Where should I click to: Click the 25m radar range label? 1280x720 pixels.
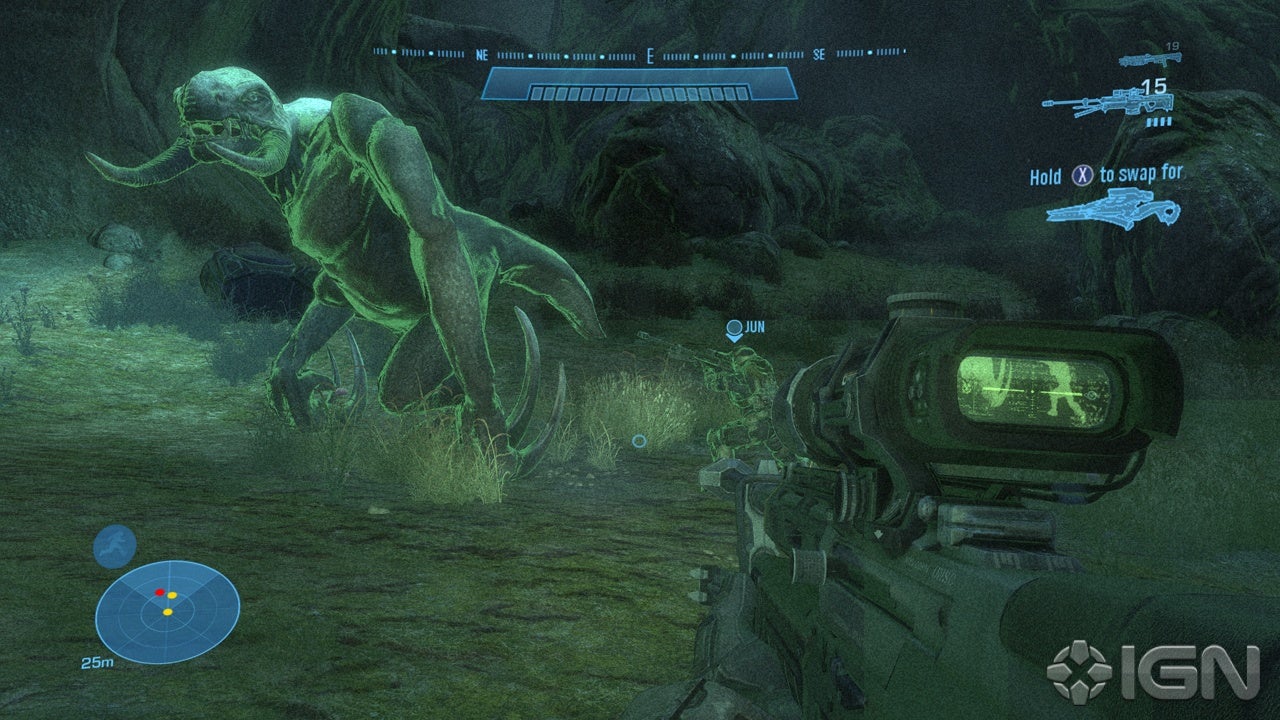(98, 661)
